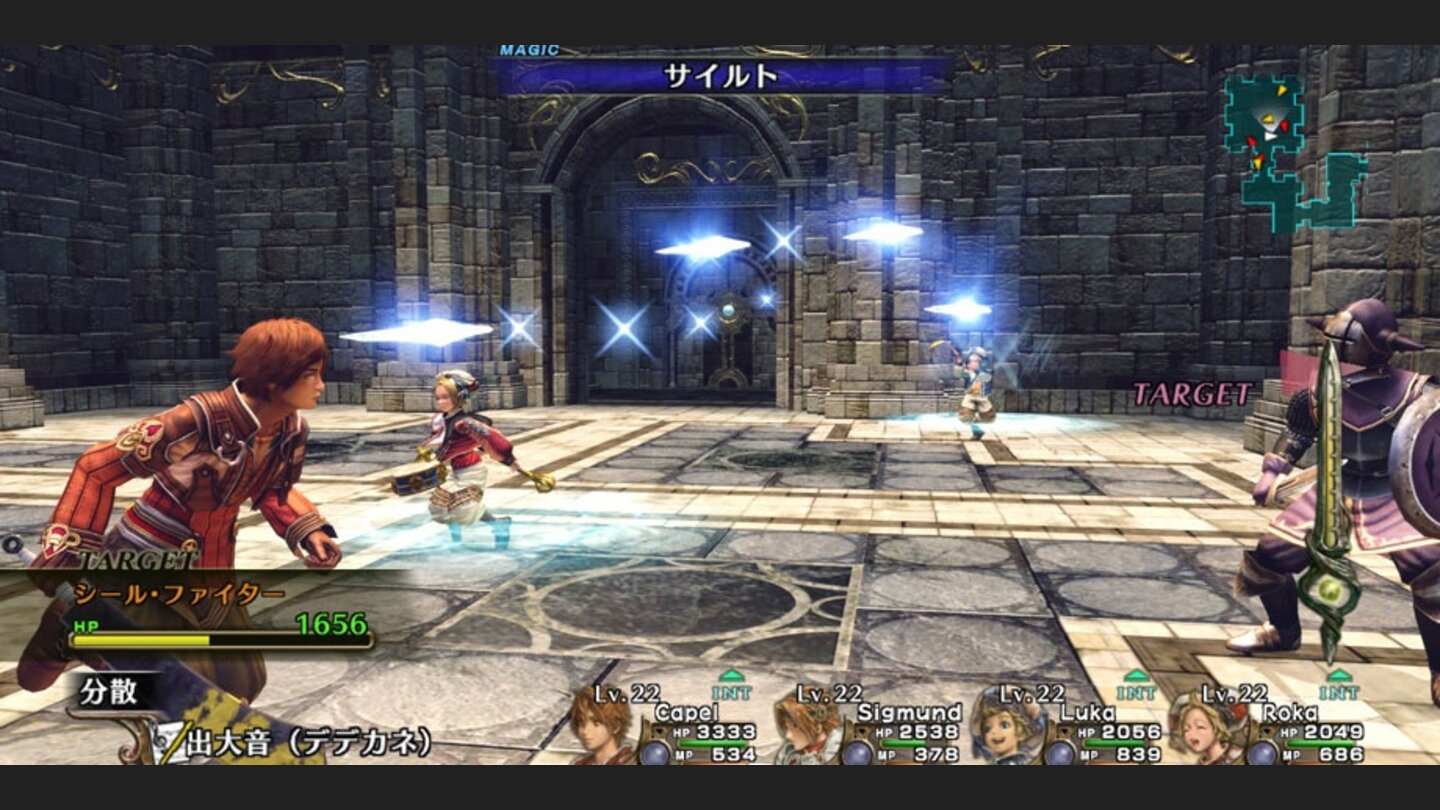Click the dungeon minimap

click(x=1294, y=152)
